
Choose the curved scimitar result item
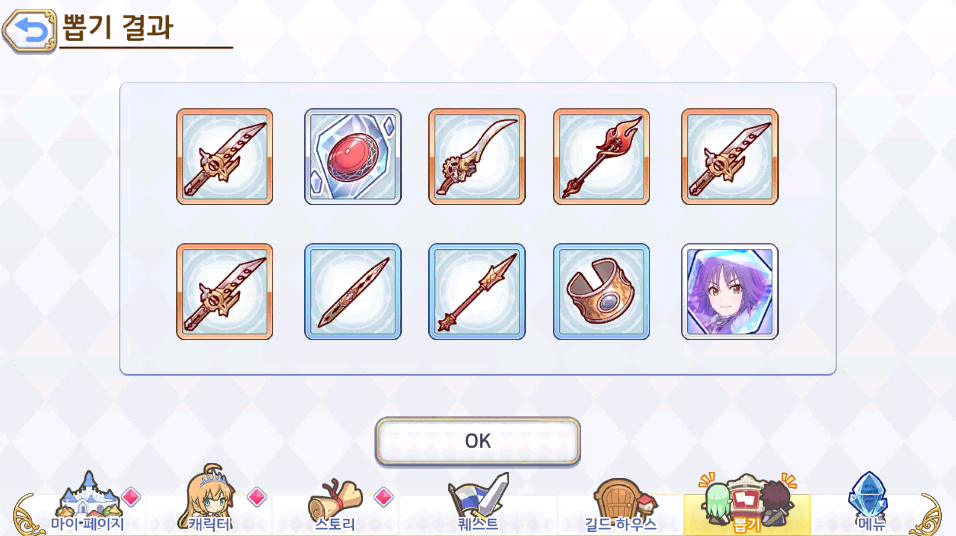[477, 157]
